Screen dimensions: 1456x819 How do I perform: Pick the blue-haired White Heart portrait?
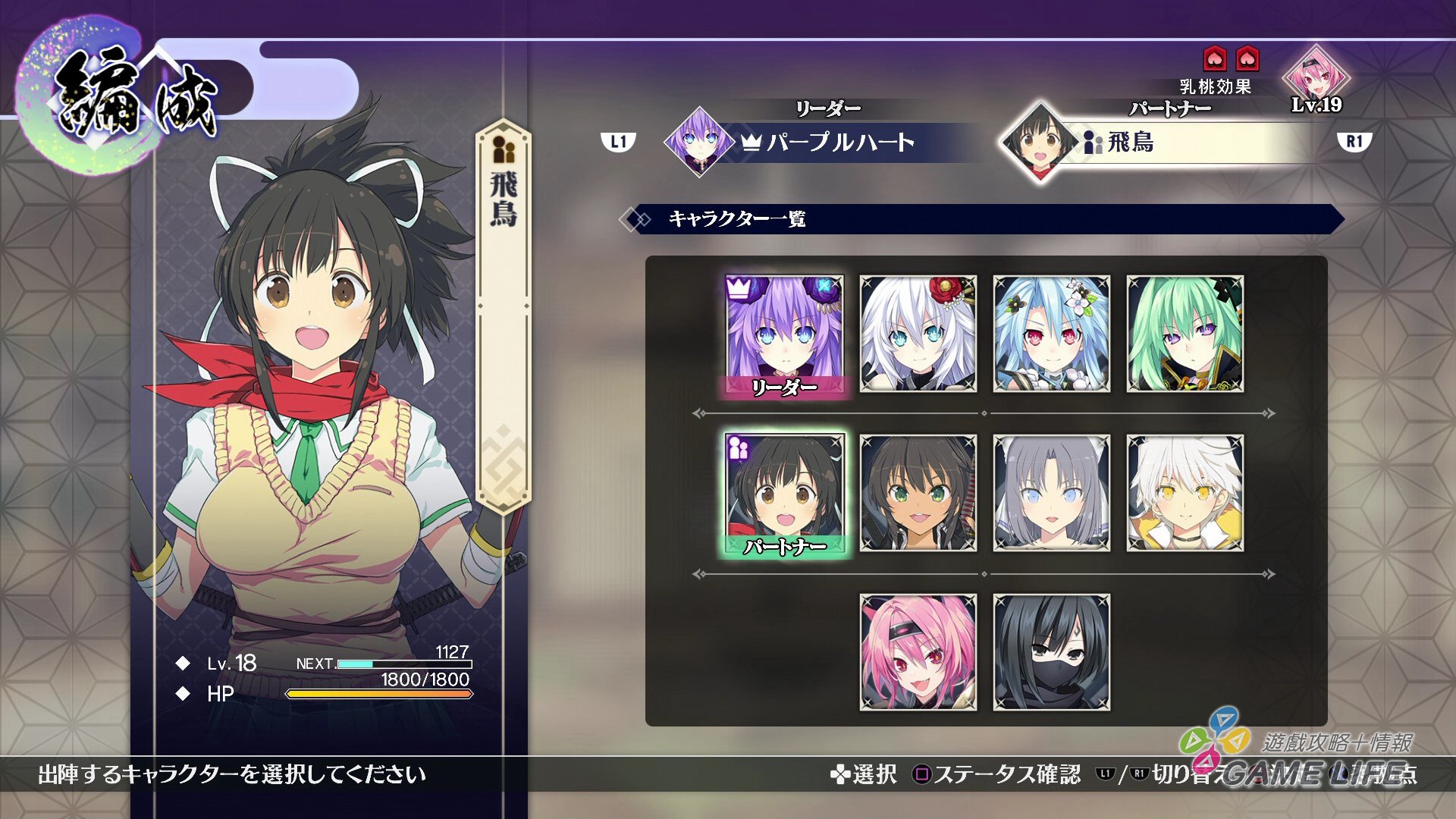click(1051, 334)
